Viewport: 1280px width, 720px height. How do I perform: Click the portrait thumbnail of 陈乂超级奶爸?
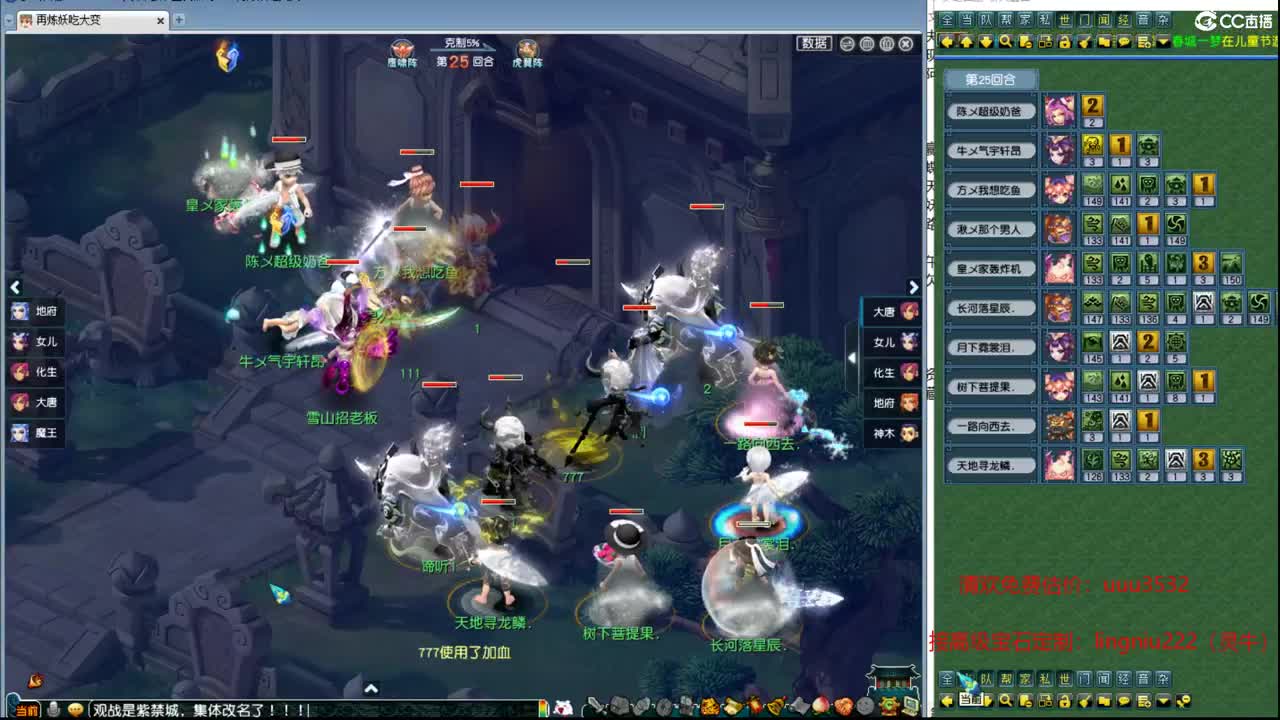[x=1059, y=110]
